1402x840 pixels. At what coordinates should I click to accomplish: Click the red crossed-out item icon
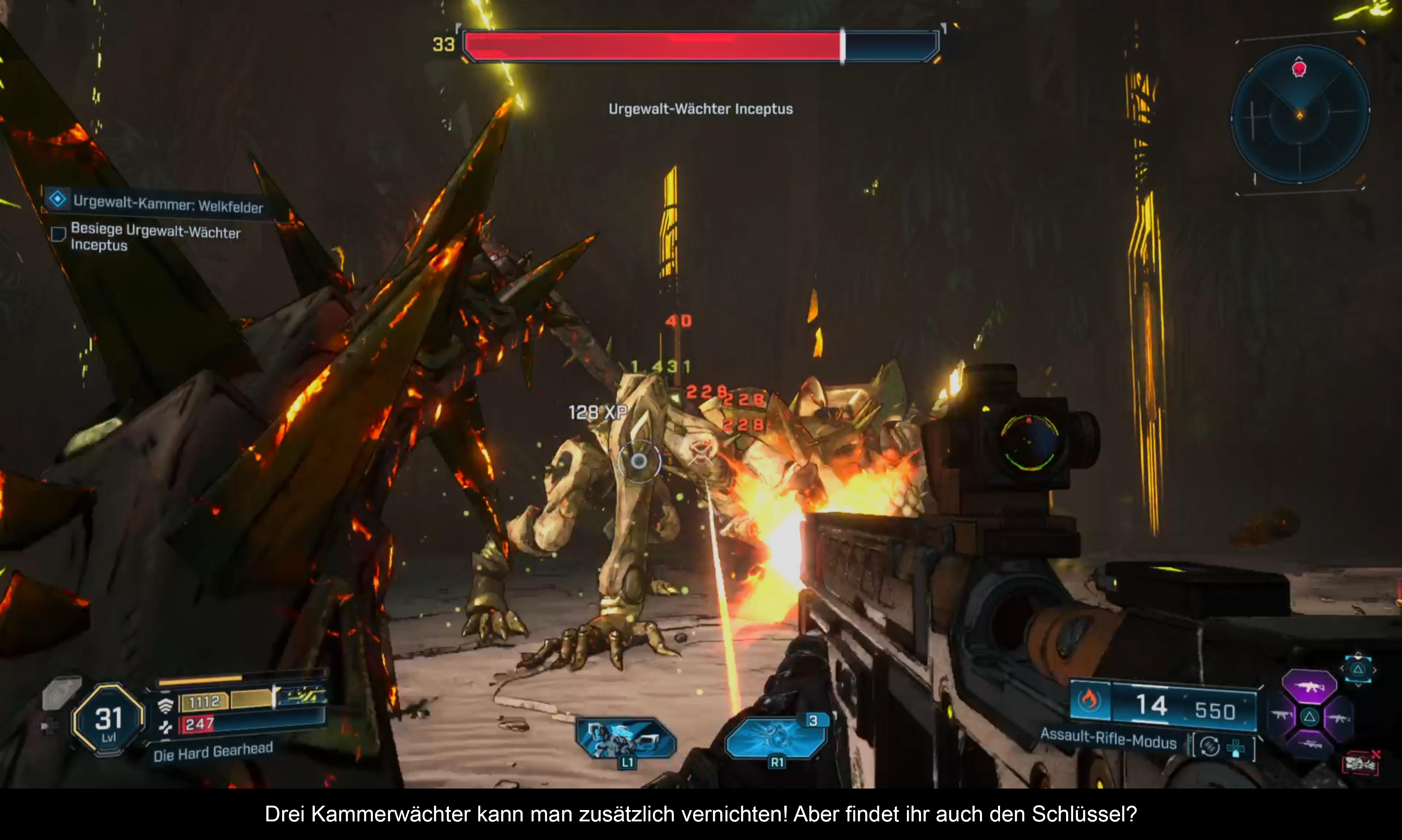coord(1361,764)
